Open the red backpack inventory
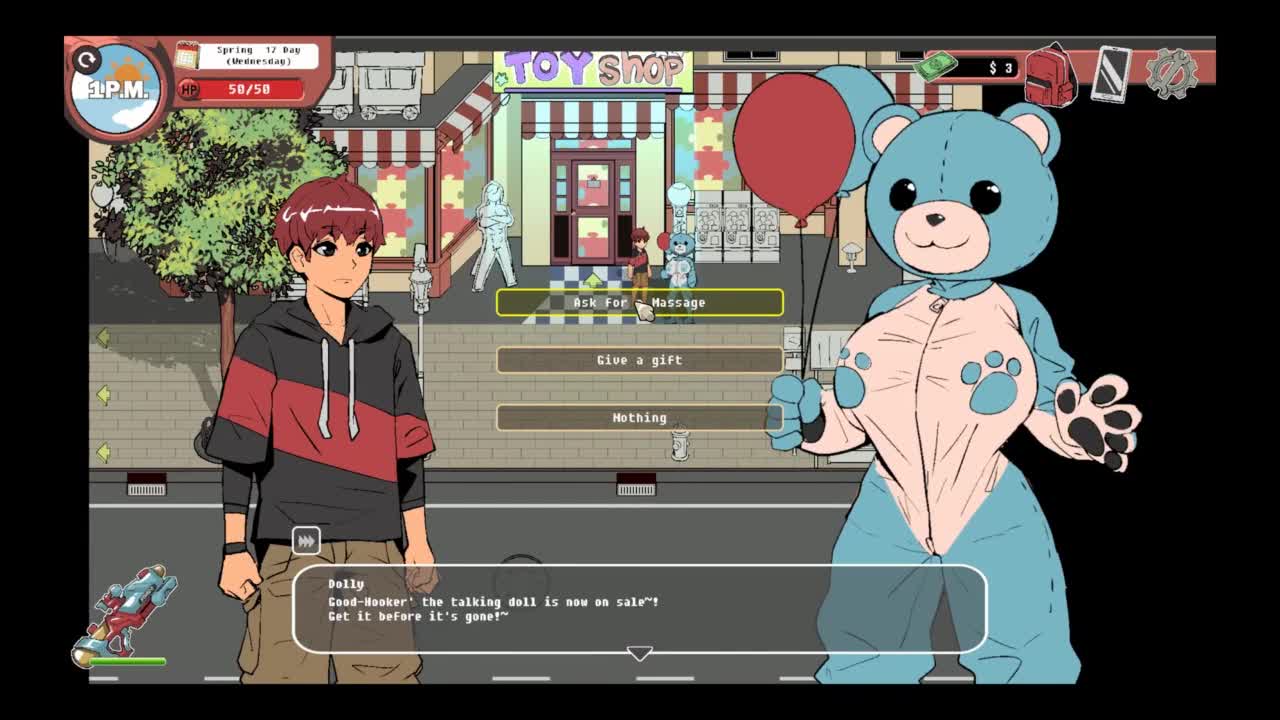 [x=1048, y=72]
